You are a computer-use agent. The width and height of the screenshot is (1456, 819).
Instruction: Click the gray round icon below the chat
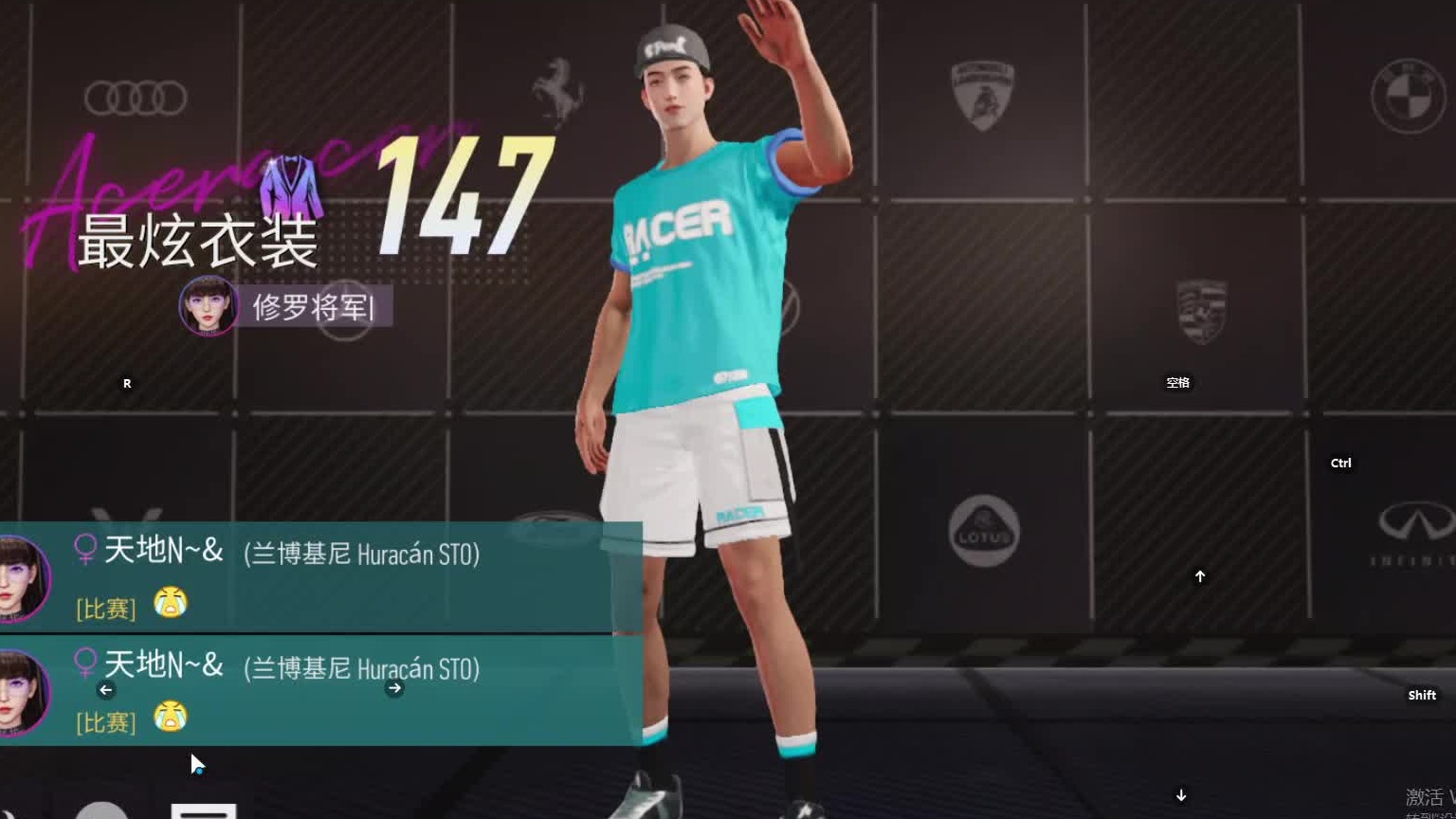[101, 811]
